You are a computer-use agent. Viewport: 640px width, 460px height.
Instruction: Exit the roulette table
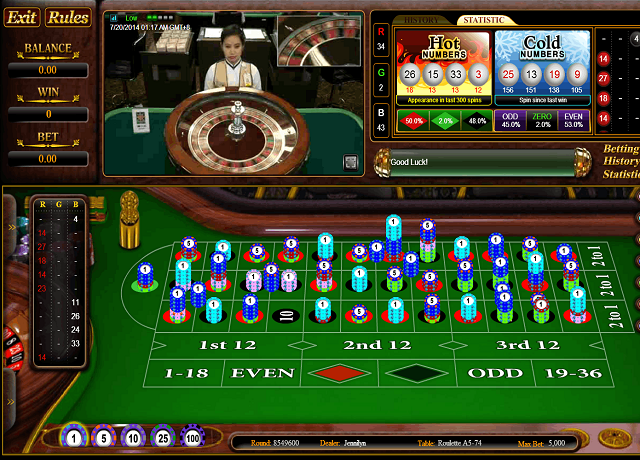pyautogui.click(x=22, y=17)
